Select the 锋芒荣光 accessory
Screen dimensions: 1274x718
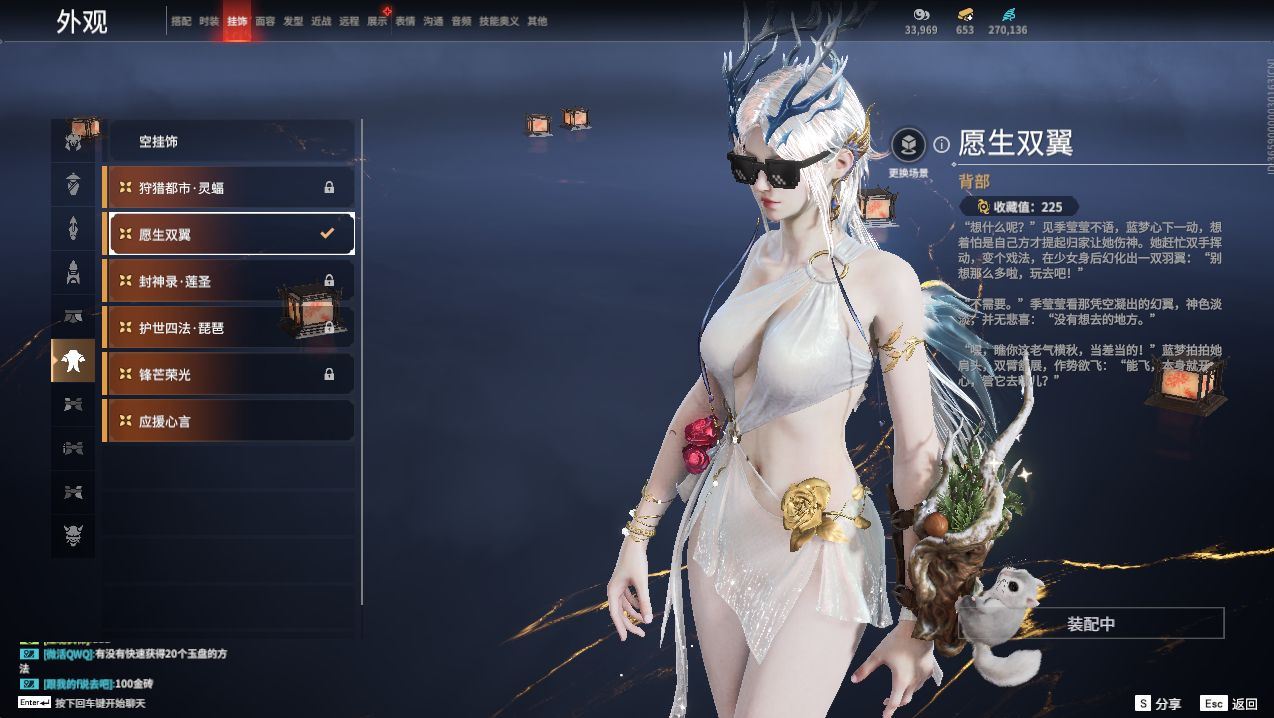coord(229,374)
